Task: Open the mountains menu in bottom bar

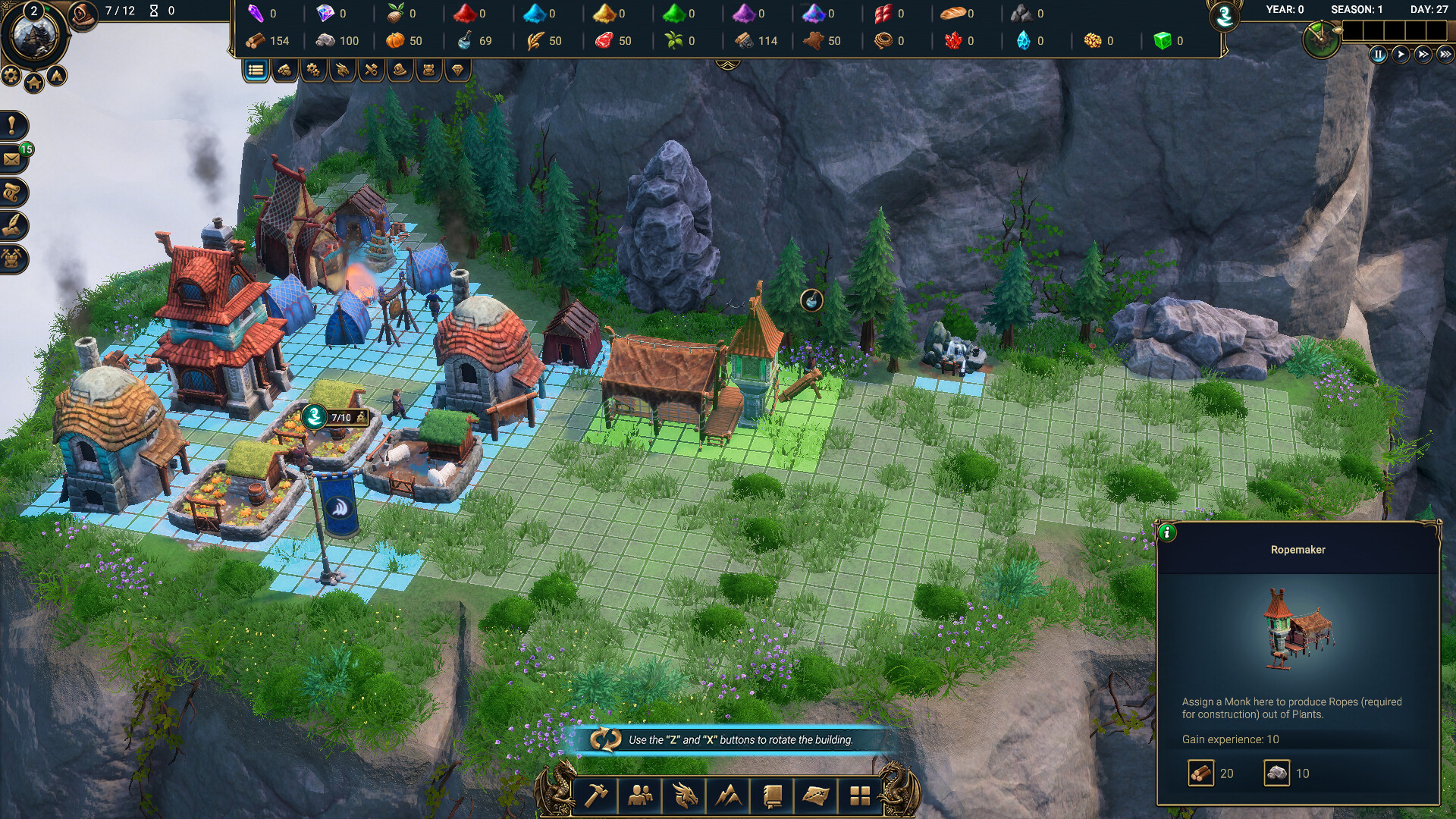Action: tap(729, 795)
